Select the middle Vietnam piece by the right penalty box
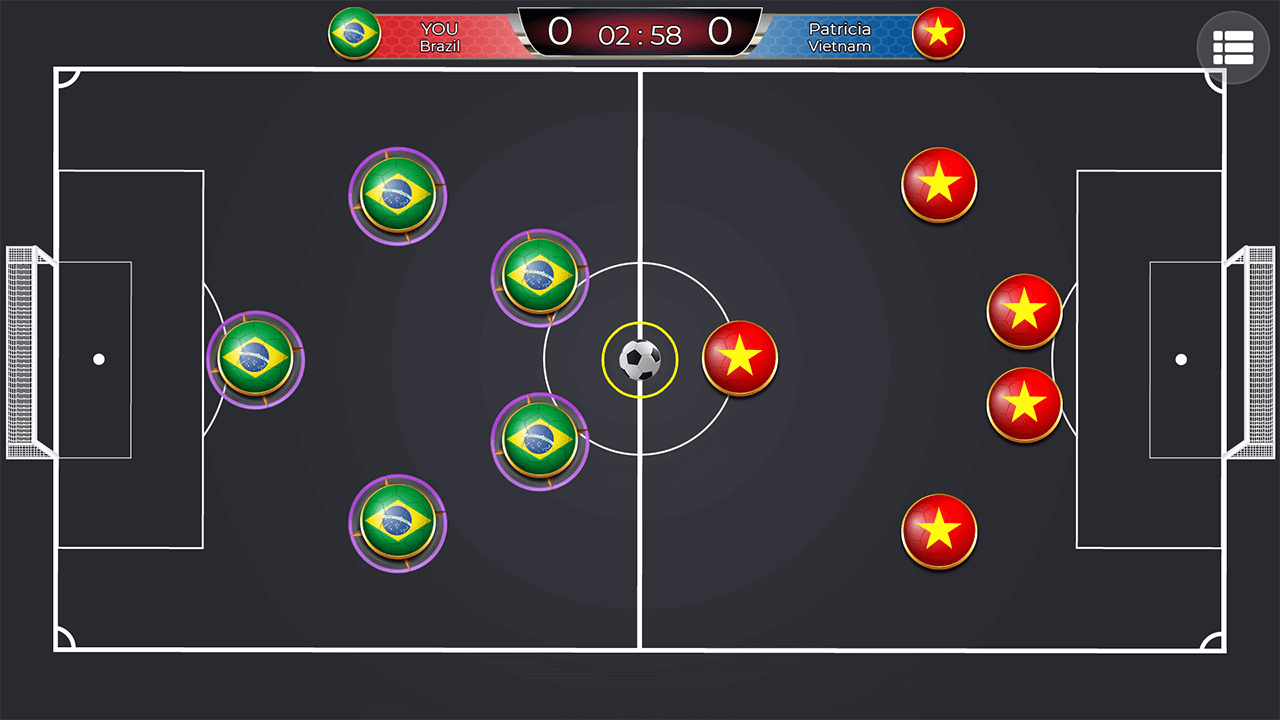The width and height of the screenshot is (1280, 720). (x=1024, y=311)
